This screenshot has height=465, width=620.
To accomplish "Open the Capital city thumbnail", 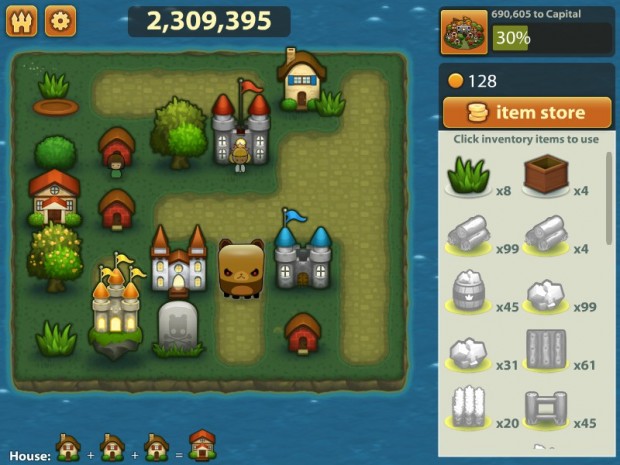I will 464,33.
